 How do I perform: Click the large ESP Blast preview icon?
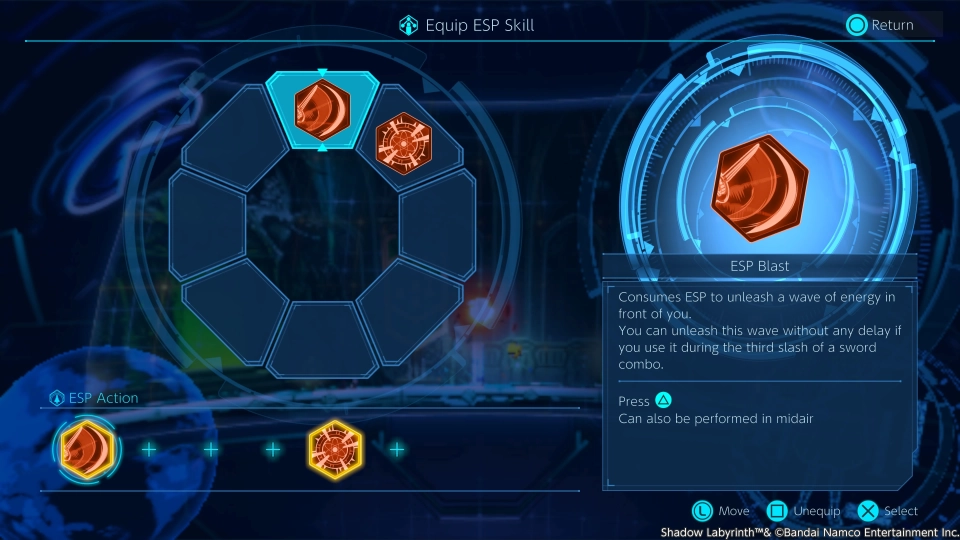[x=760, y=187]
